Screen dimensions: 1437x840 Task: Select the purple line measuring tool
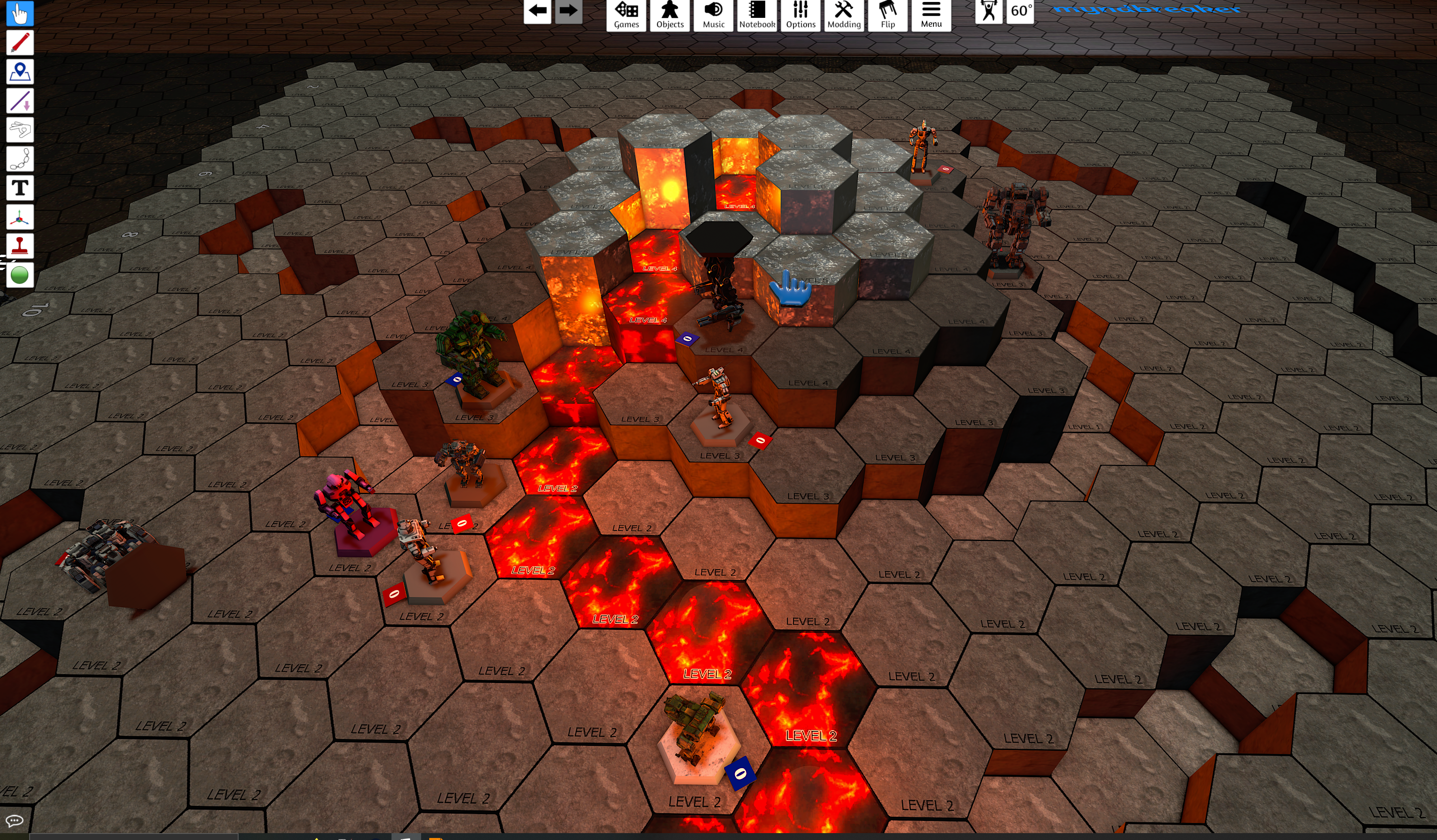[20, 101]
